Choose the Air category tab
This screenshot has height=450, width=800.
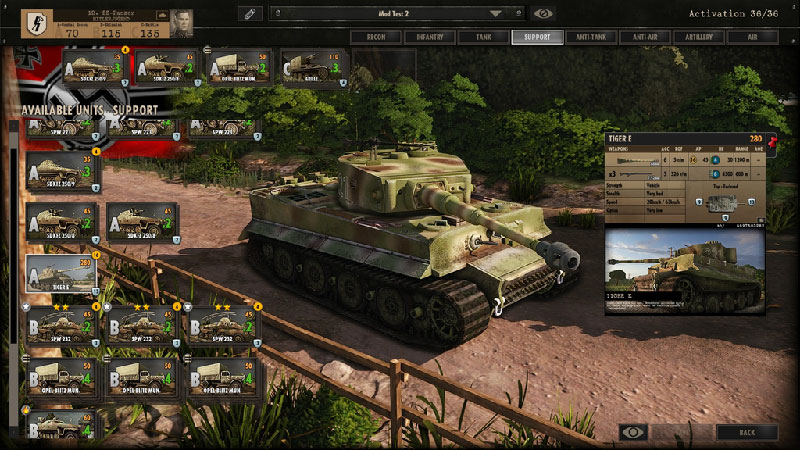(753, 37)
